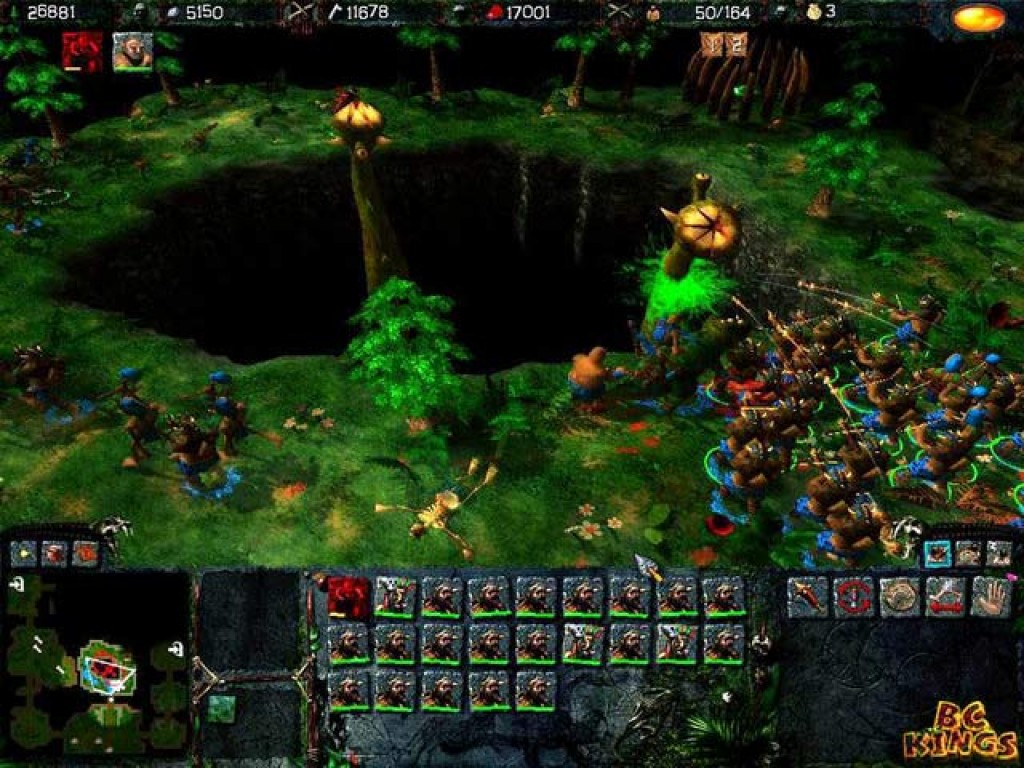Activate the red circular arrows patrol command
Viewport: 1024px width, 768px height.
pos(853,597)
